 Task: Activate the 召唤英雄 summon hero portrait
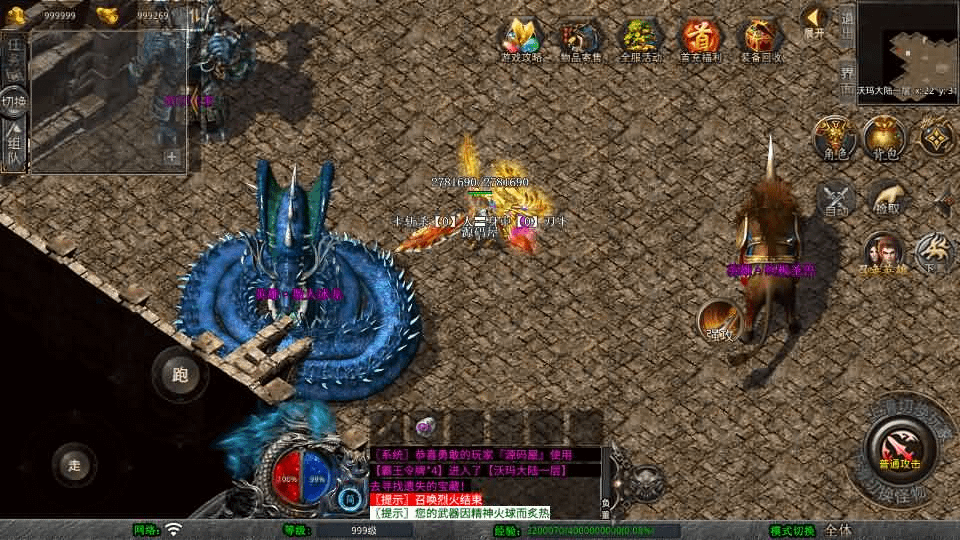[x=884, y=253]
